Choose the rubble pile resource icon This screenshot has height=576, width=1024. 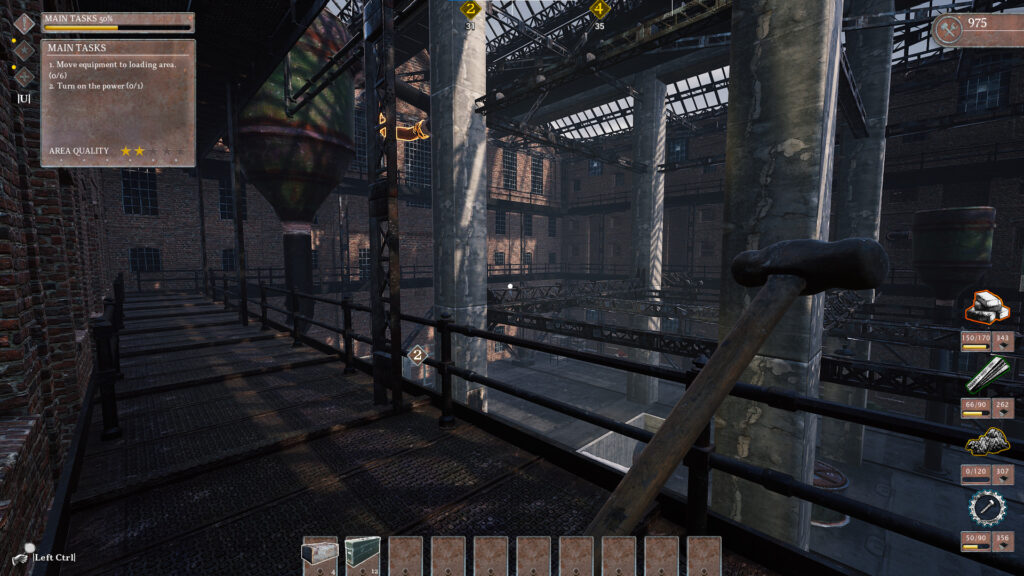click(x=988, y=442)
